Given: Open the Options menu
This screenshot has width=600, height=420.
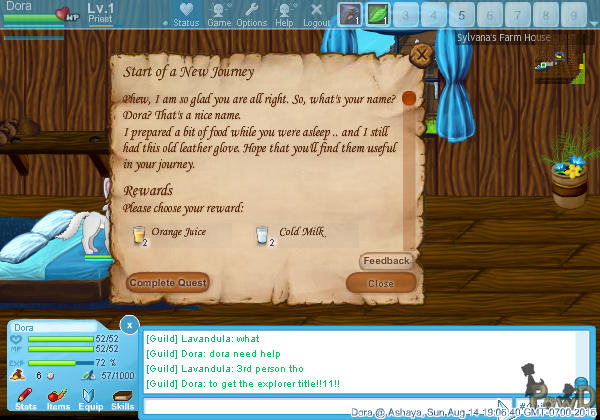Looking at the screenshot, I should 251,15.
